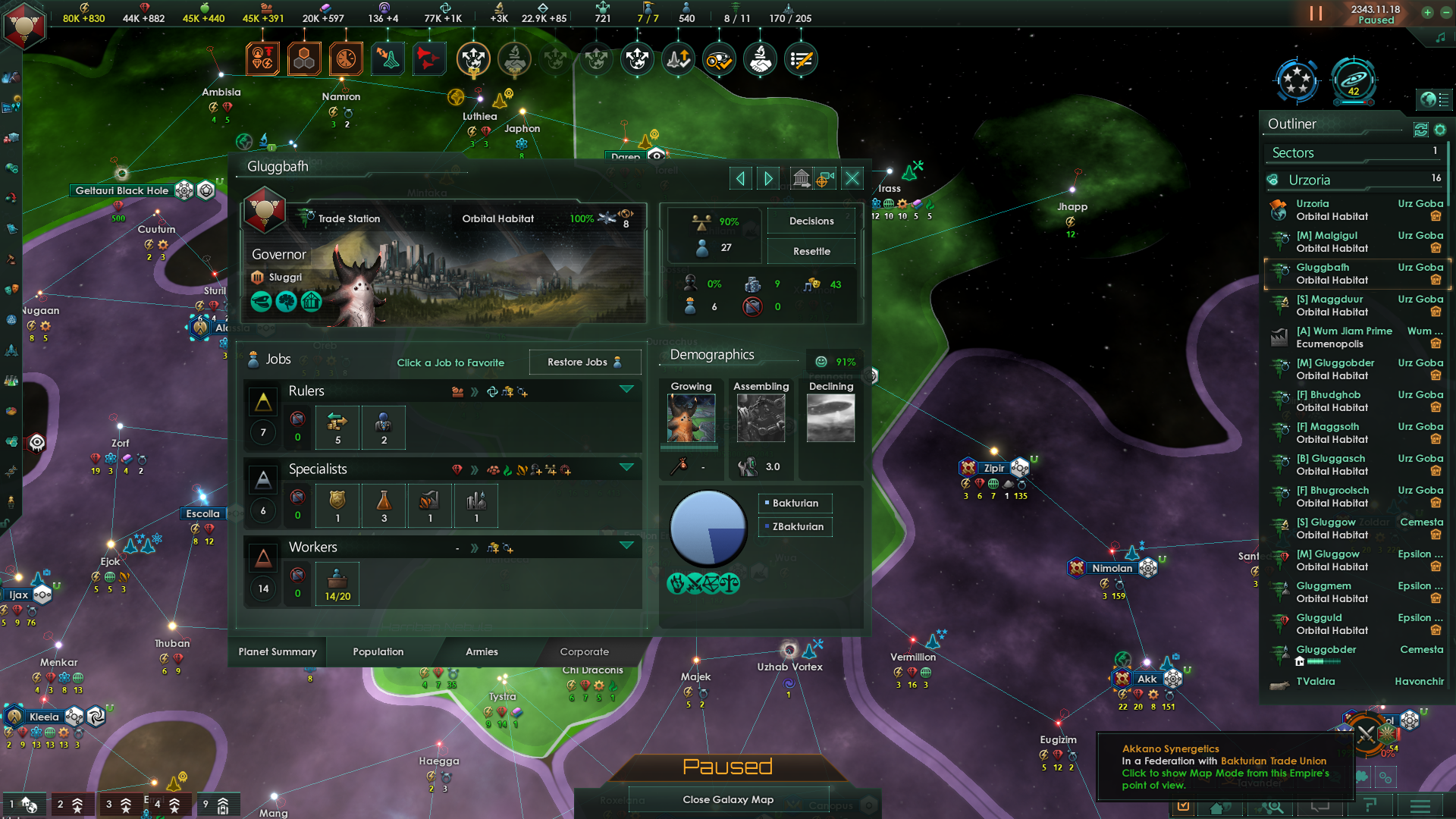Viewport: 1456px width, 819px height.
Task: Click the Resettle button
Action: point(811,251)
